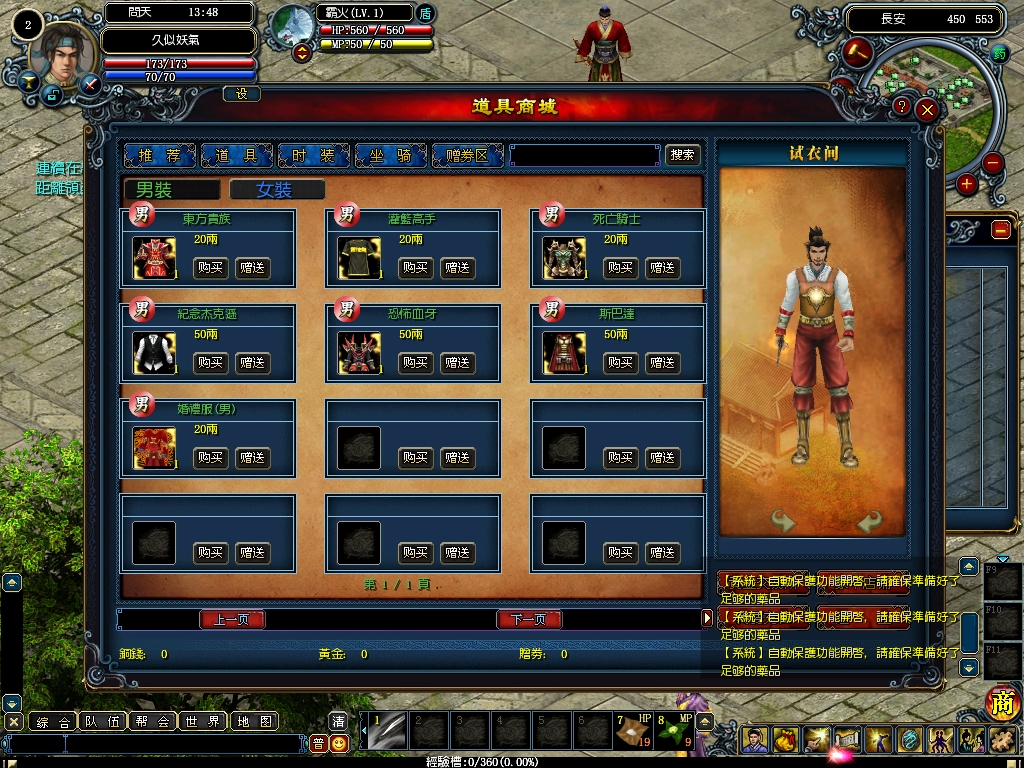Gift the 斯巴達 outfit
1024x768 pixels.
click(663, 363)
